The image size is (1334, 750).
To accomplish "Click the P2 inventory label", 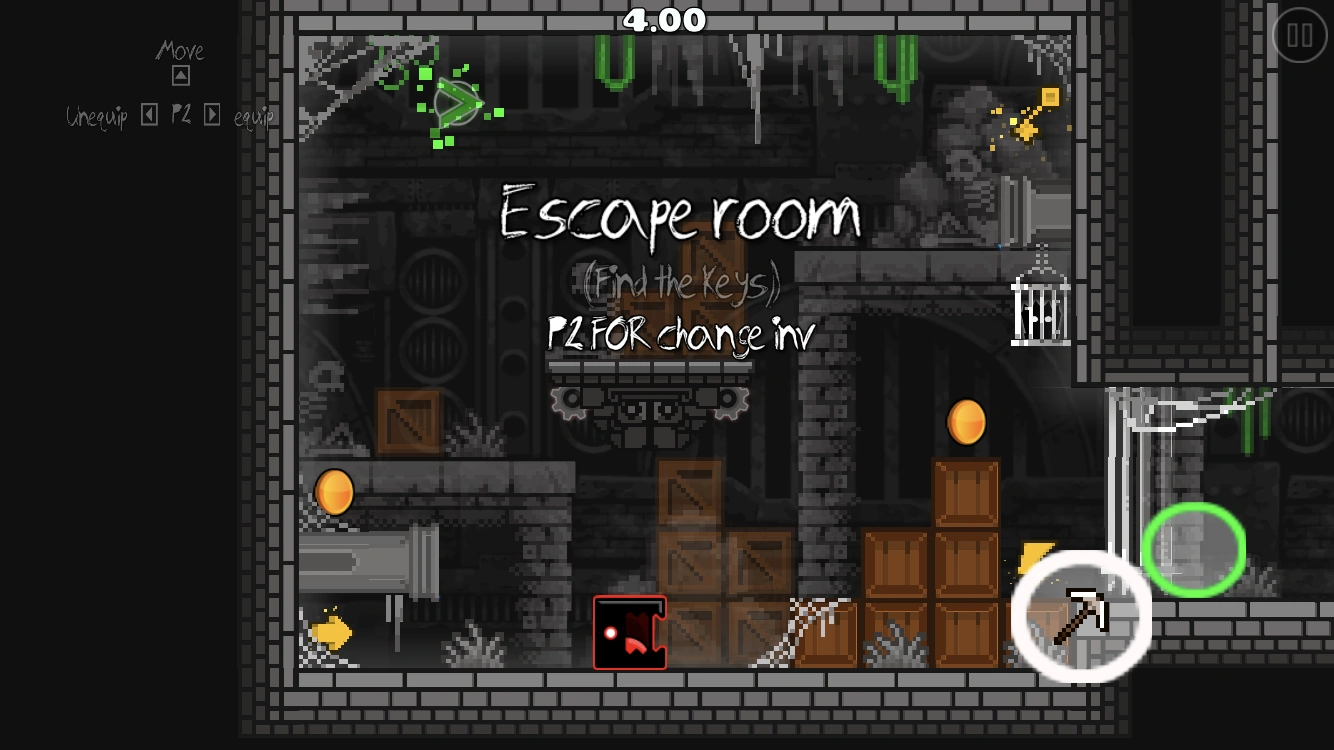I will pos(182,115).
